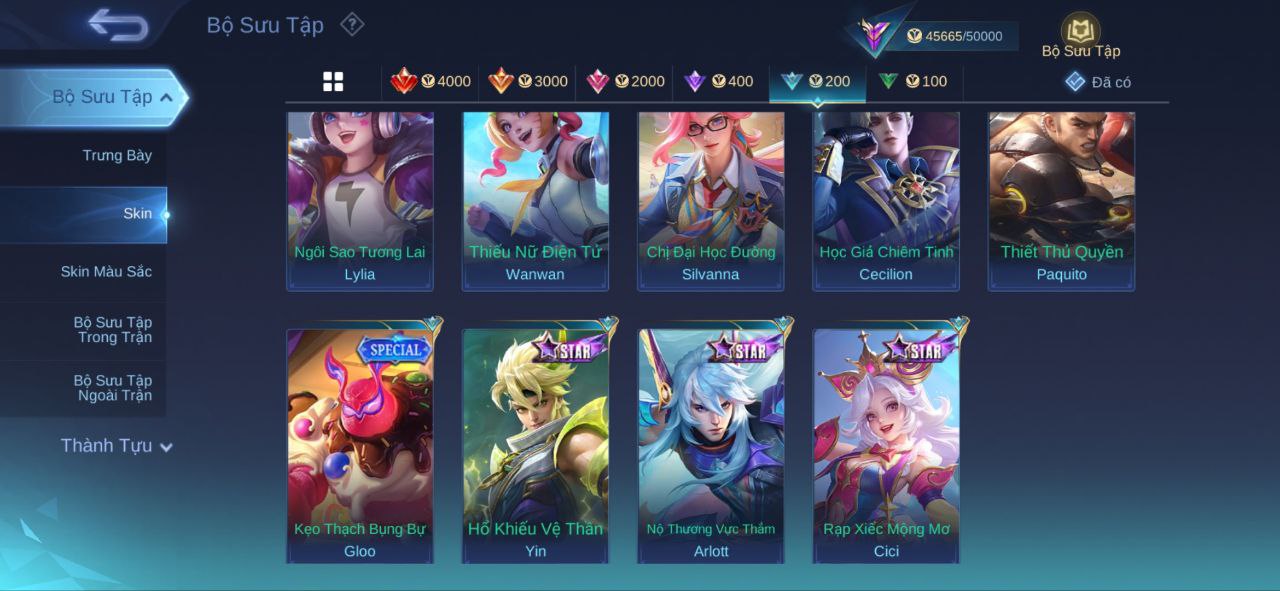This screenshot has width=1280, height=591.
Task: Select Cici's Rạp Xiếc Mộng Mơ skin
Action: pos(886,445)
